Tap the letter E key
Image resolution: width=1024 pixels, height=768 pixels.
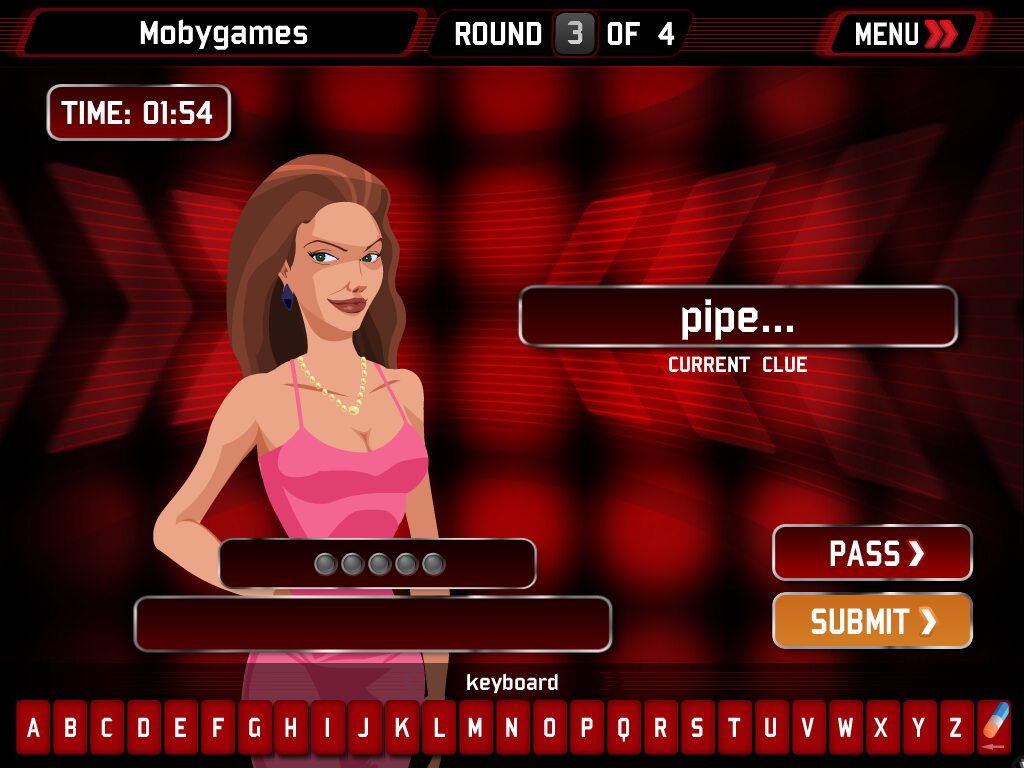click(180, 728)
